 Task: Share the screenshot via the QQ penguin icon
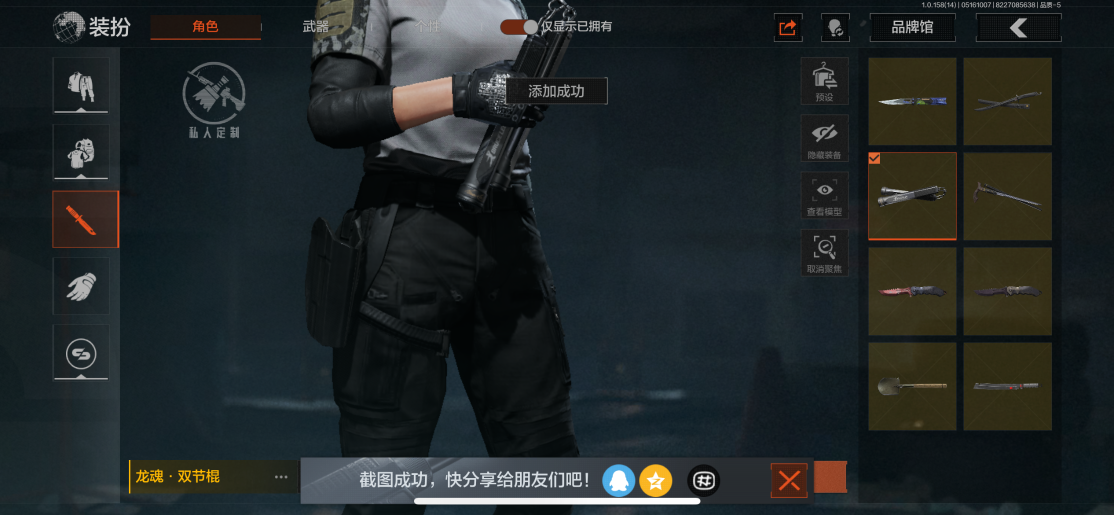tap(619, 481)
